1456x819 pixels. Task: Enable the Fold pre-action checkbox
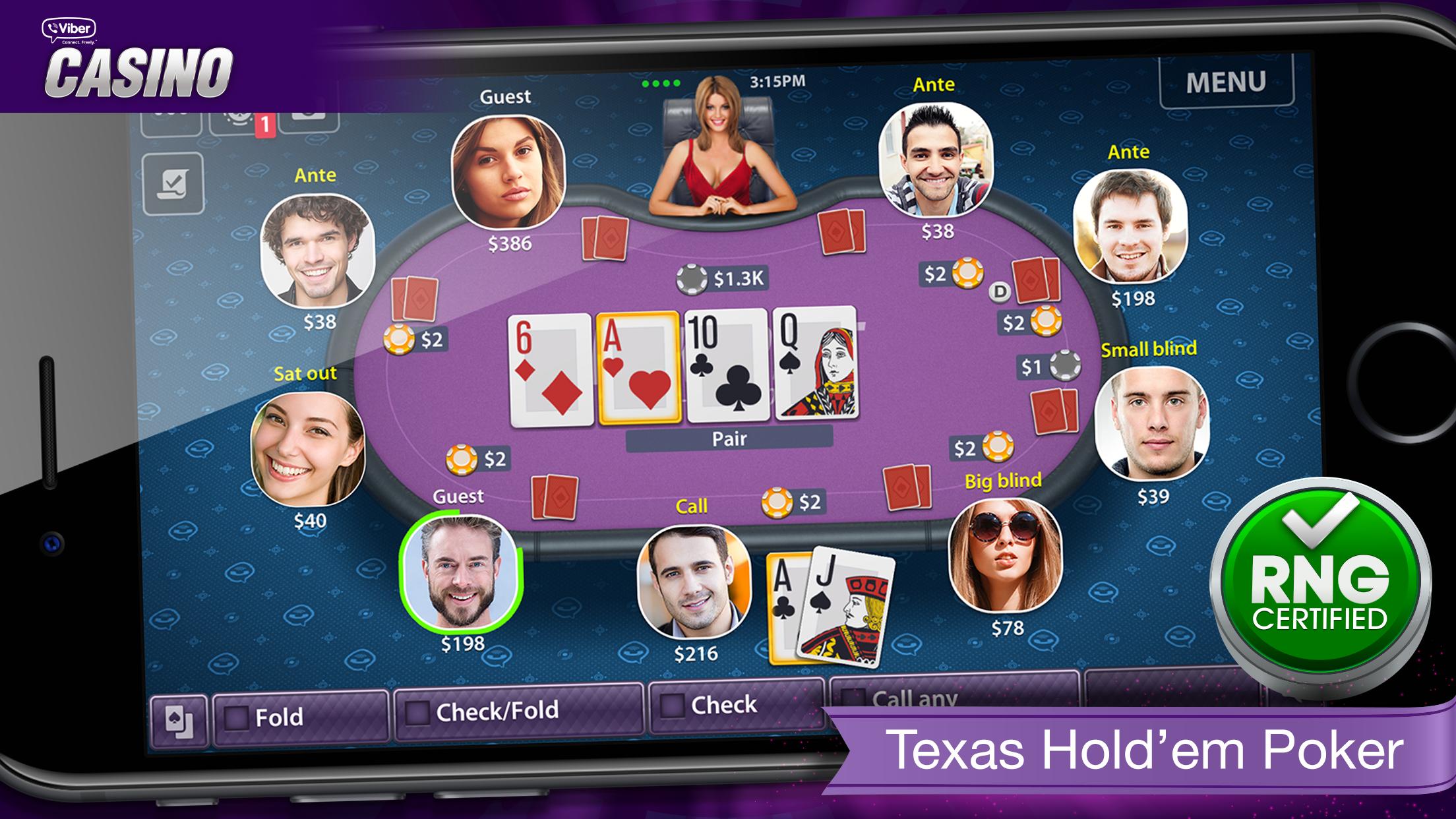click(x=236, y=717)
